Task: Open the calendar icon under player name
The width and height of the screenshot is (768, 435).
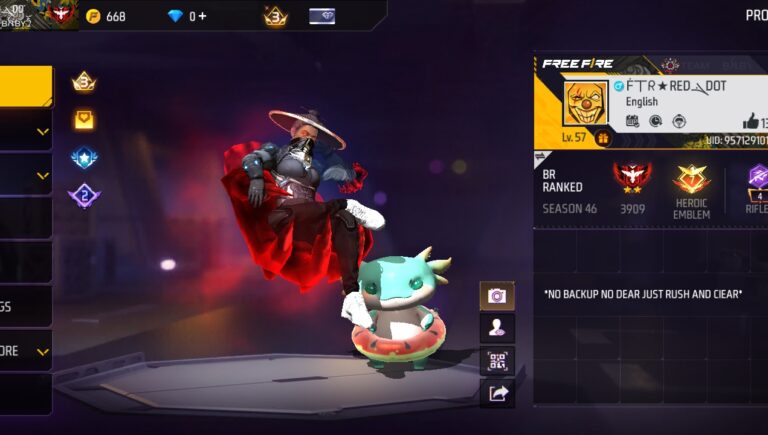Action: pyautogui.click(x=633, y=121)
